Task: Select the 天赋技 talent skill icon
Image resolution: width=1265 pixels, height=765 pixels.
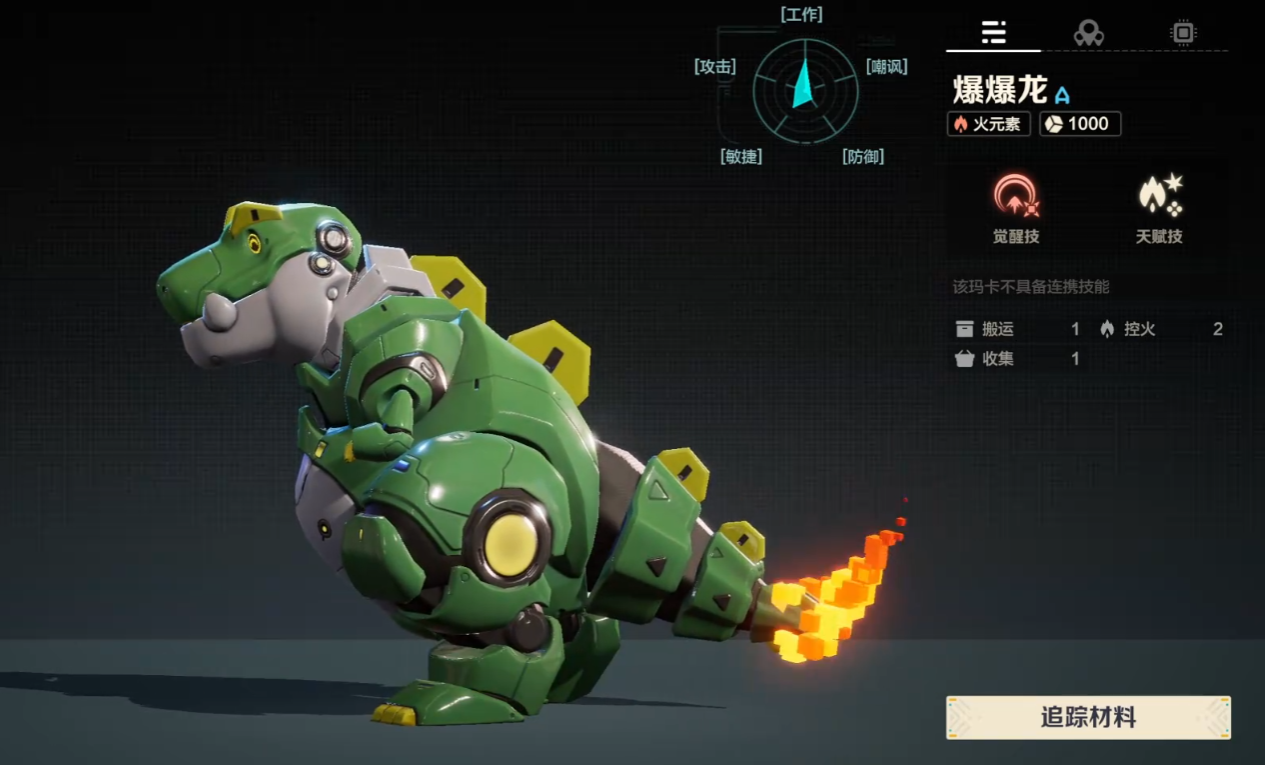Action: click(x=1159, y=196)
